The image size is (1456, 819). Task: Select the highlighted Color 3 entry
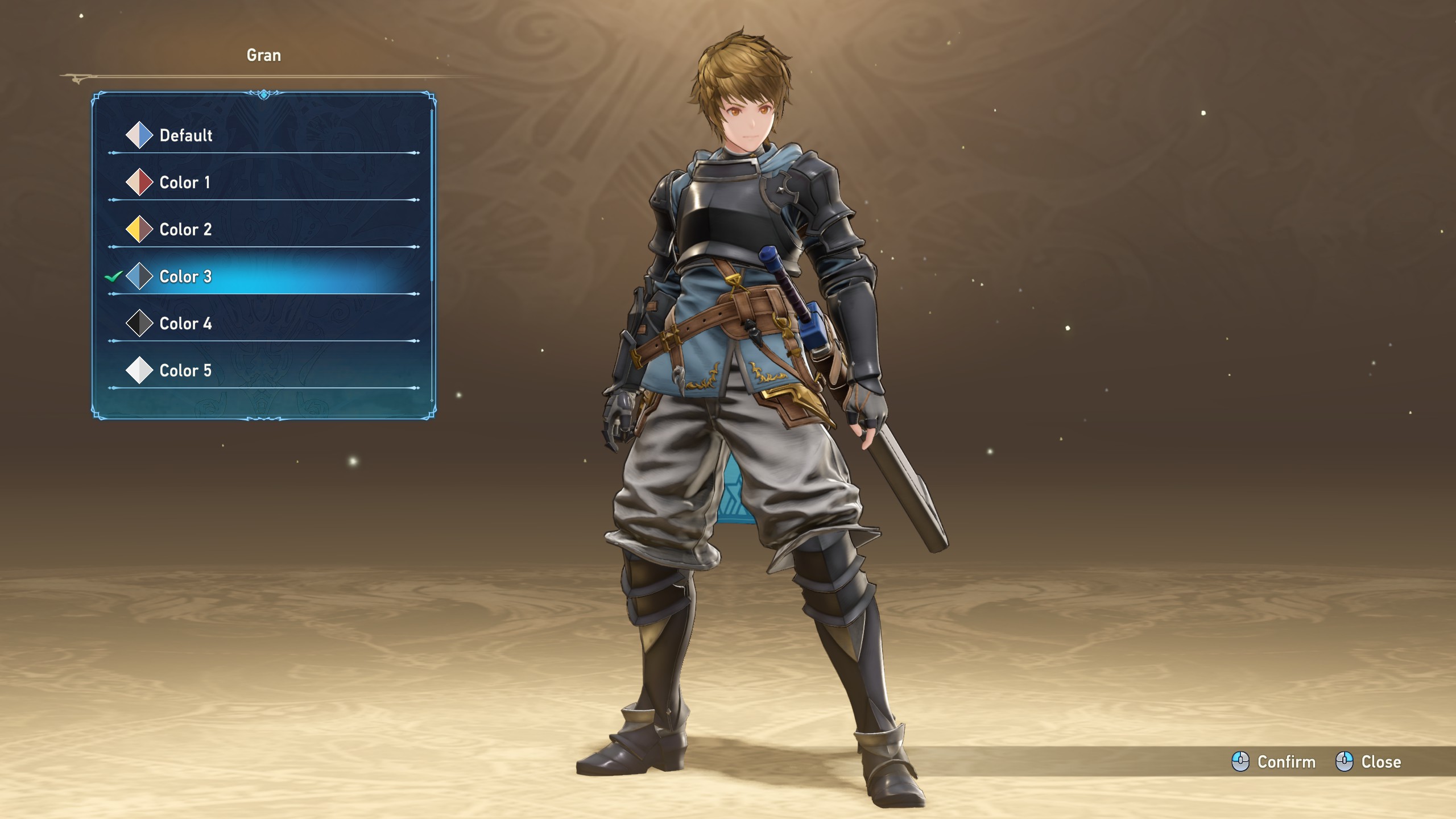point(185,277)
